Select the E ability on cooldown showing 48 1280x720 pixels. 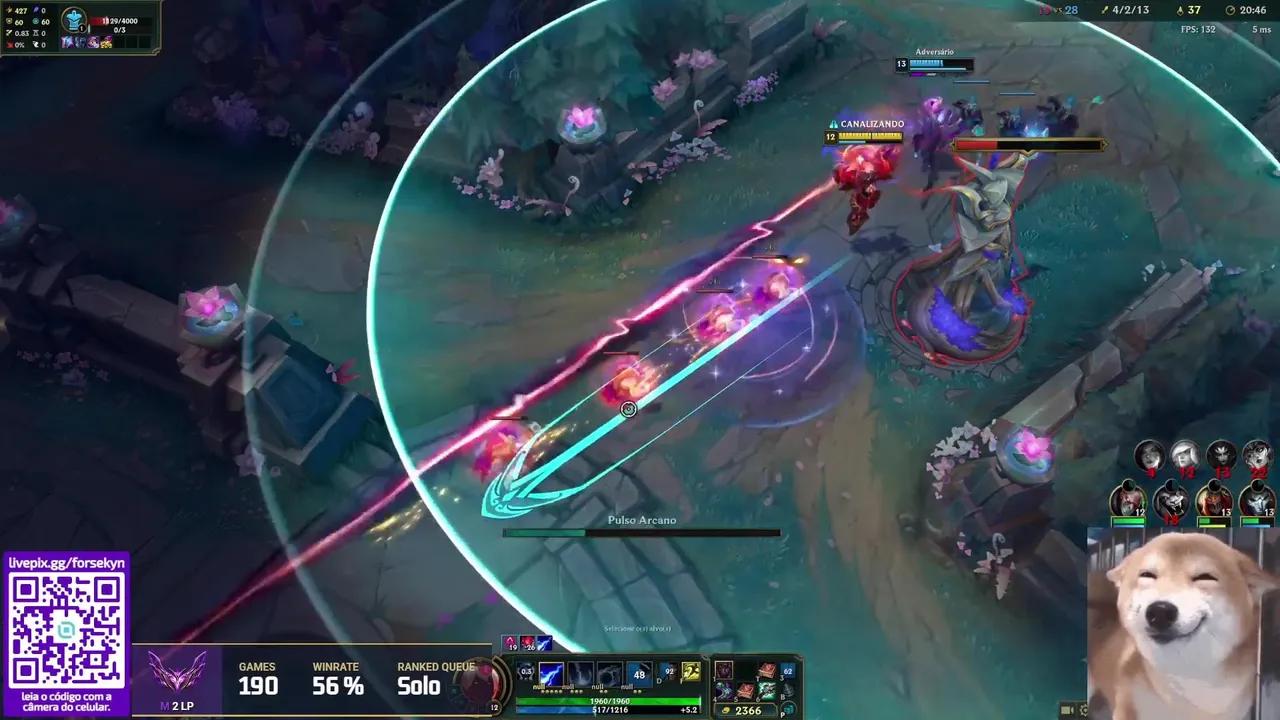tap(640, 674)
